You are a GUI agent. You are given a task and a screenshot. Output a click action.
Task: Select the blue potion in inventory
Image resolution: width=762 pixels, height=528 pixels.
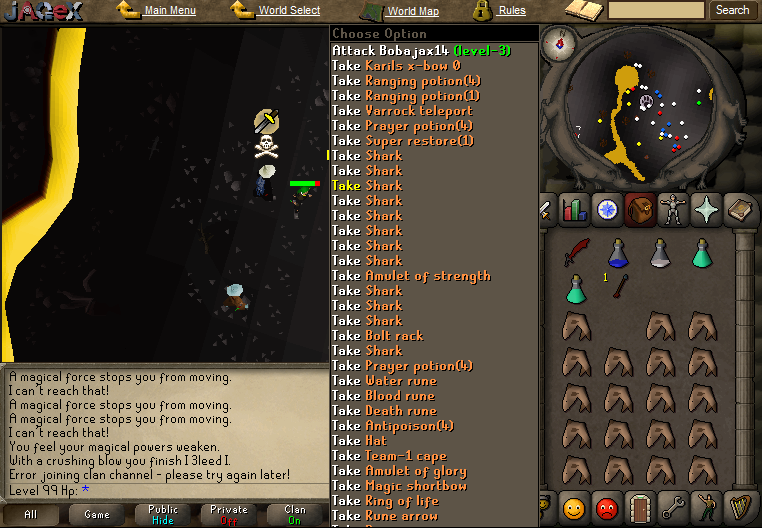click(618, 253)
